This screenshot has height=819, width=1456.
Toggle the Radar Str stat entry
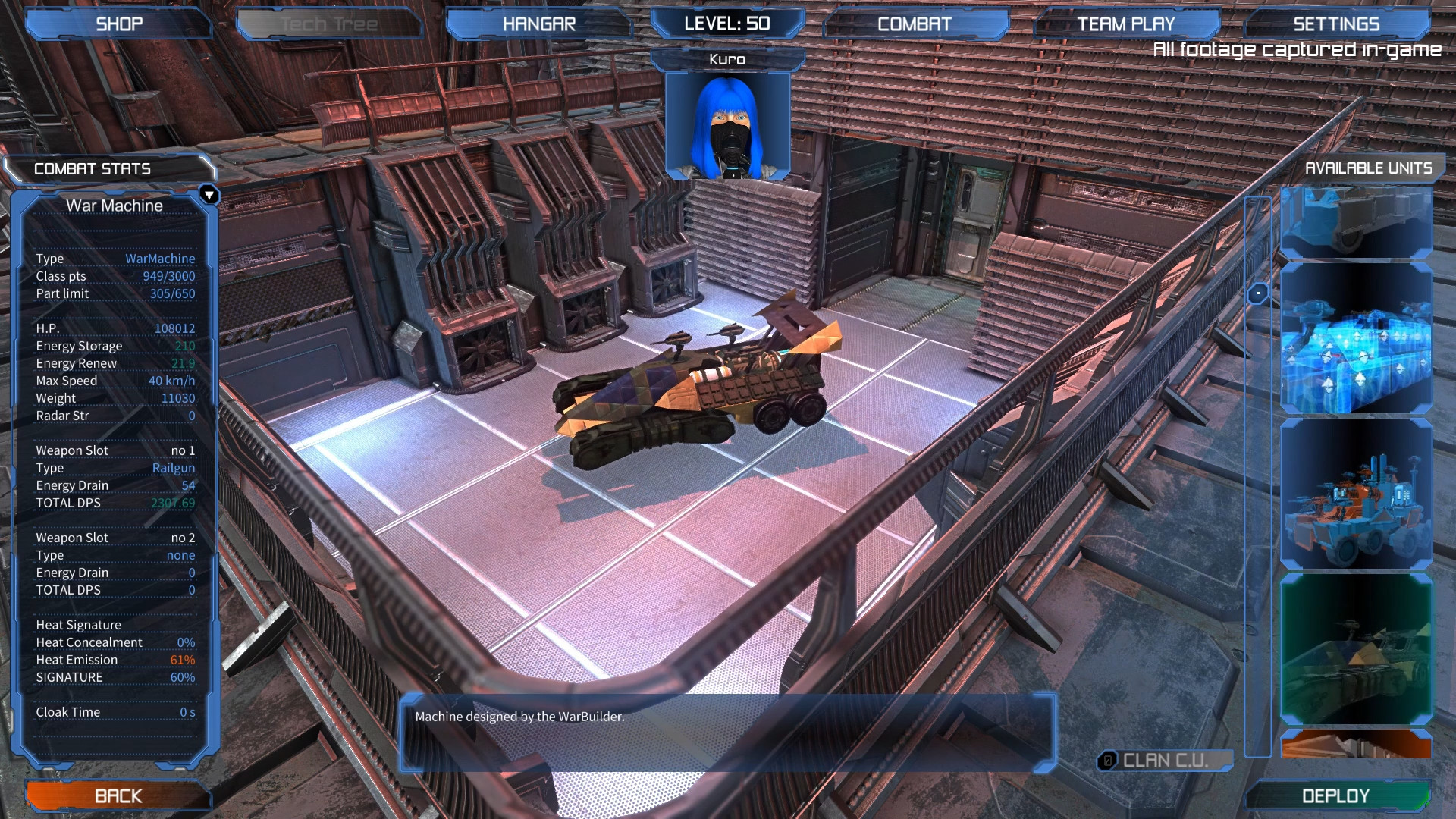(x=114, y=416)
